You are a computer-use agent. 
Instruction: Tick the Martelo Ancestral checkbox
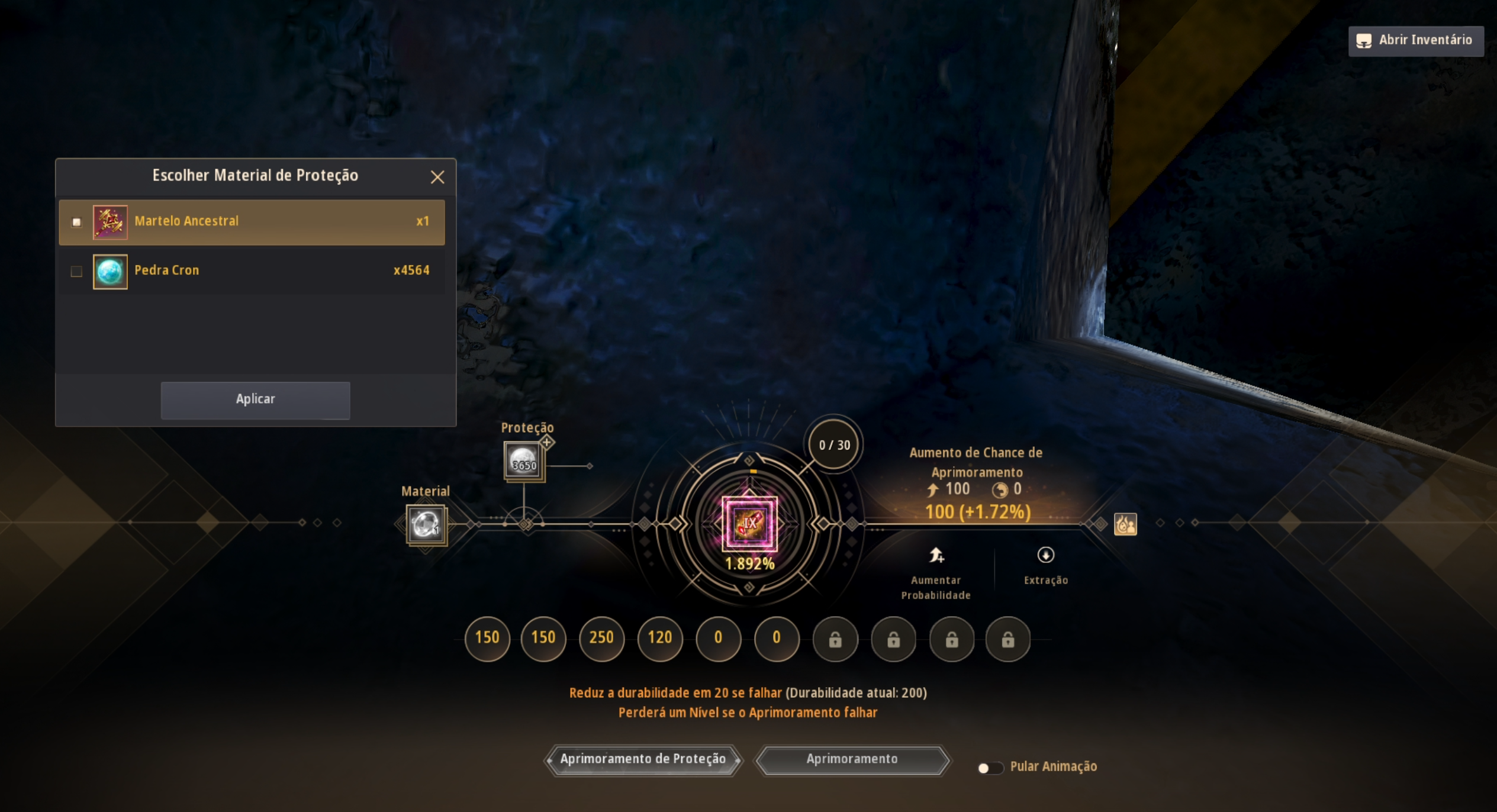point(76,222)
